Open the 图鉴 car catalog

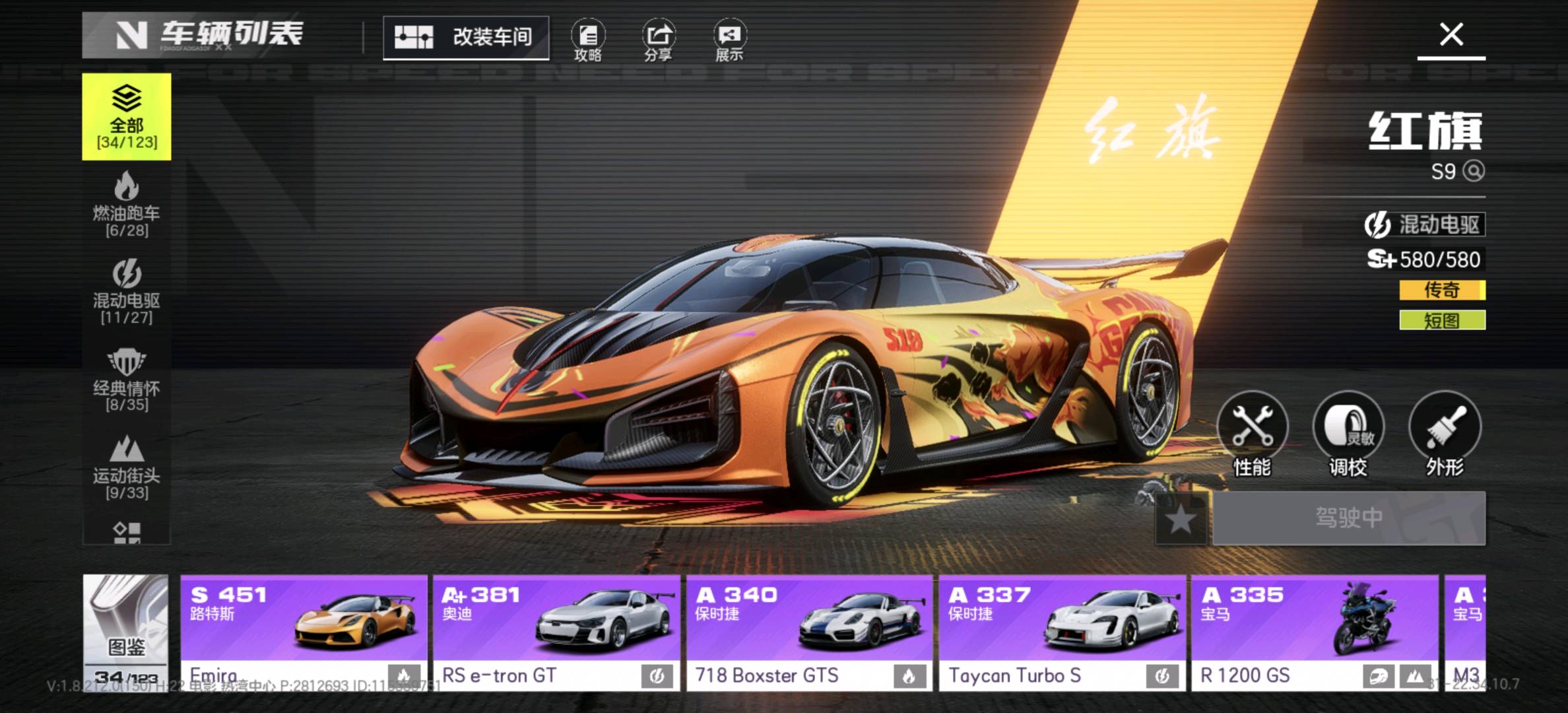click(125, 632)
